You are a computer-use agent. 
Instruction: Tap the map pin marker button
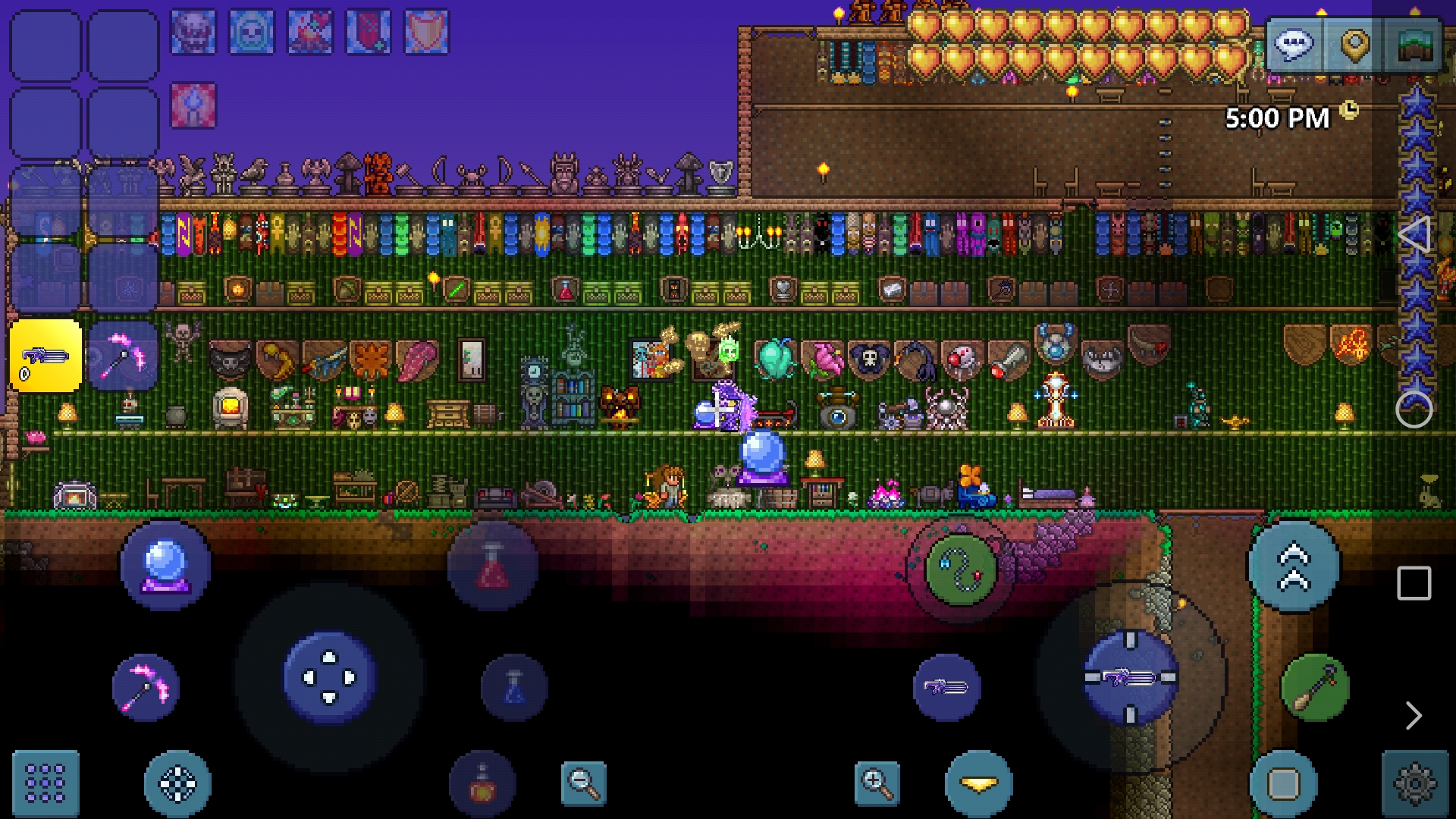click(1354, 44)
